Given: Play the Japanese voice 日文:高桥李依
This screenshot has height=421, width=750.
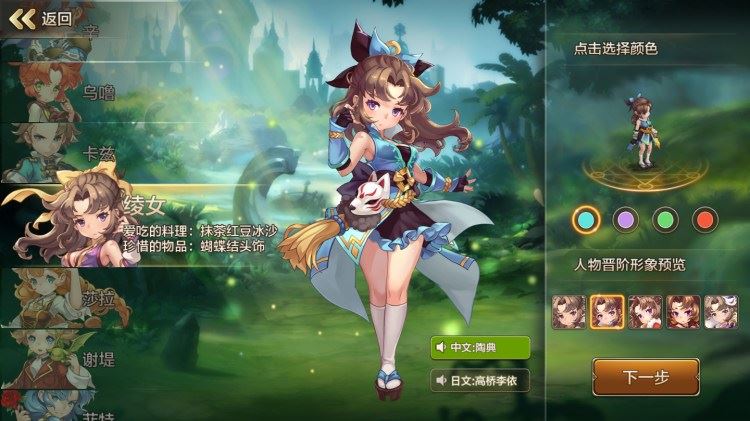Looking at the screenshot, I should pos(480,381).
